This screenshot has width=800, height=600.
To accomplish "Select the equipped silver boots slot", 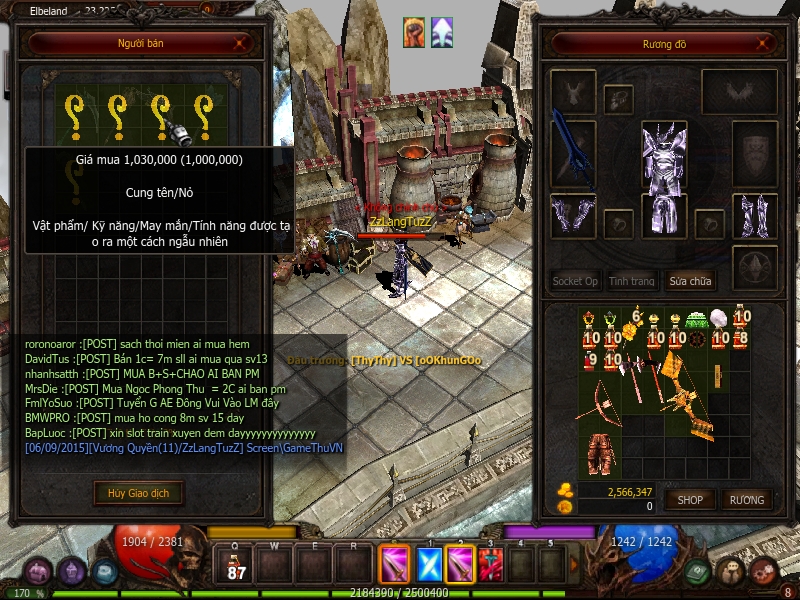I will click(753, 217).
